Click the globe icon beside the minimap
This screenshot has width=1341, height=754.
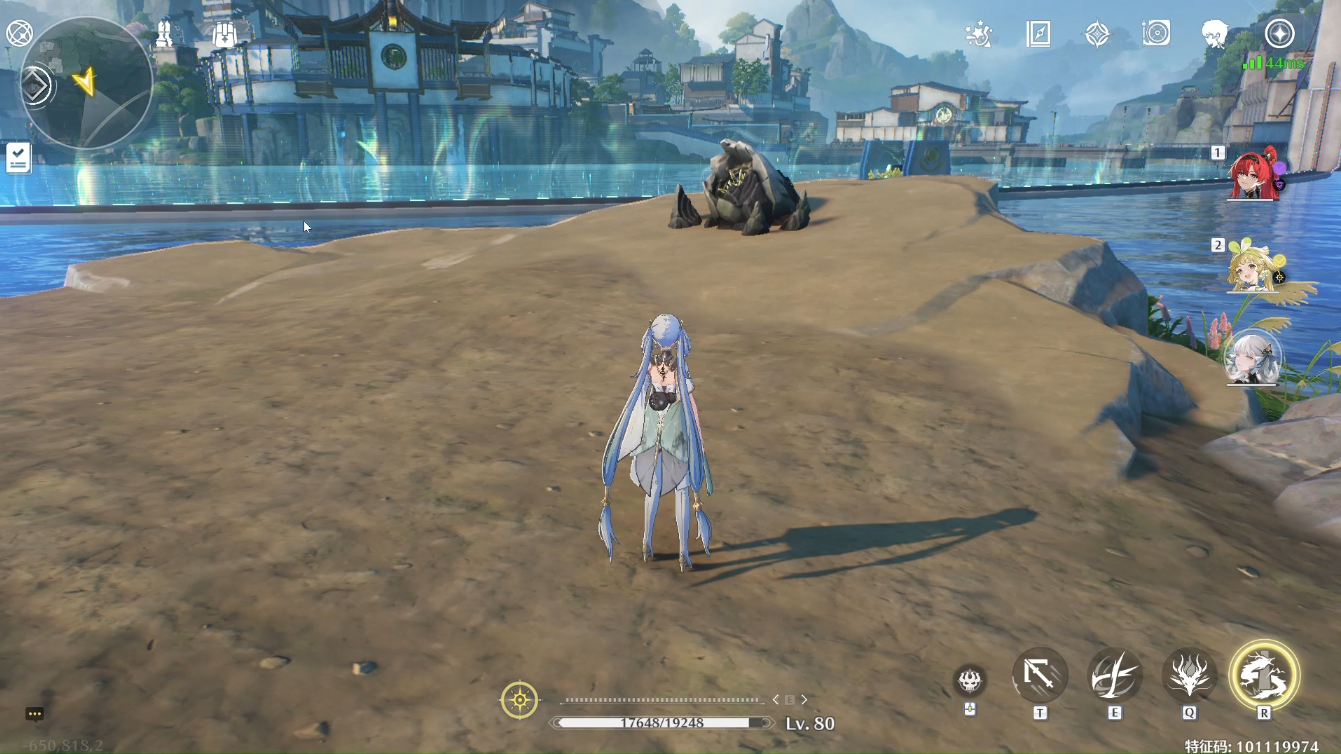(x=19, y=34)
